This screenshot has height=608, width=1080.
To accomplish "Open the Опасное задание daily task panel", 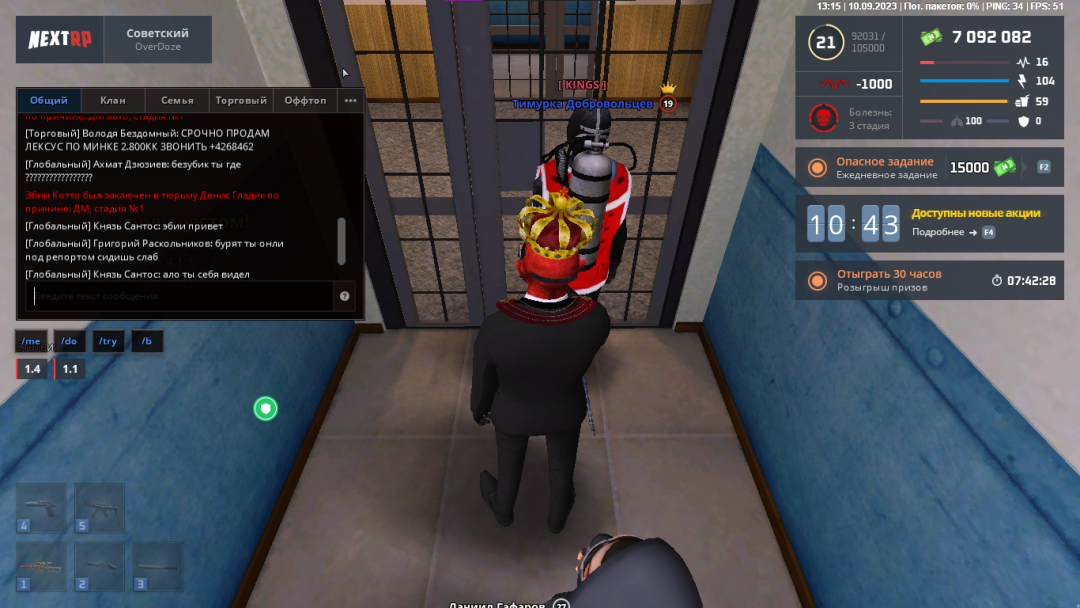I will (925, 168).
